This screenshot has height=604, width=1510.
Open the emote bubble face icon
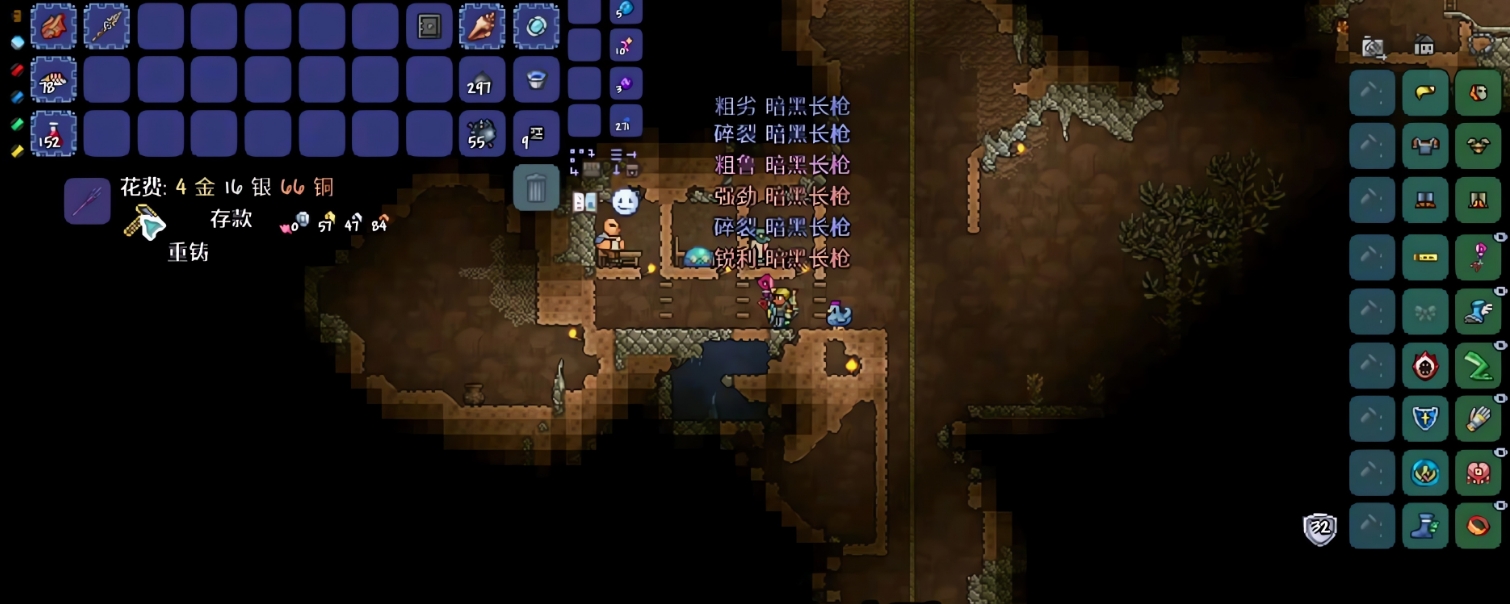pyautogui.click(x=625, y=202)
